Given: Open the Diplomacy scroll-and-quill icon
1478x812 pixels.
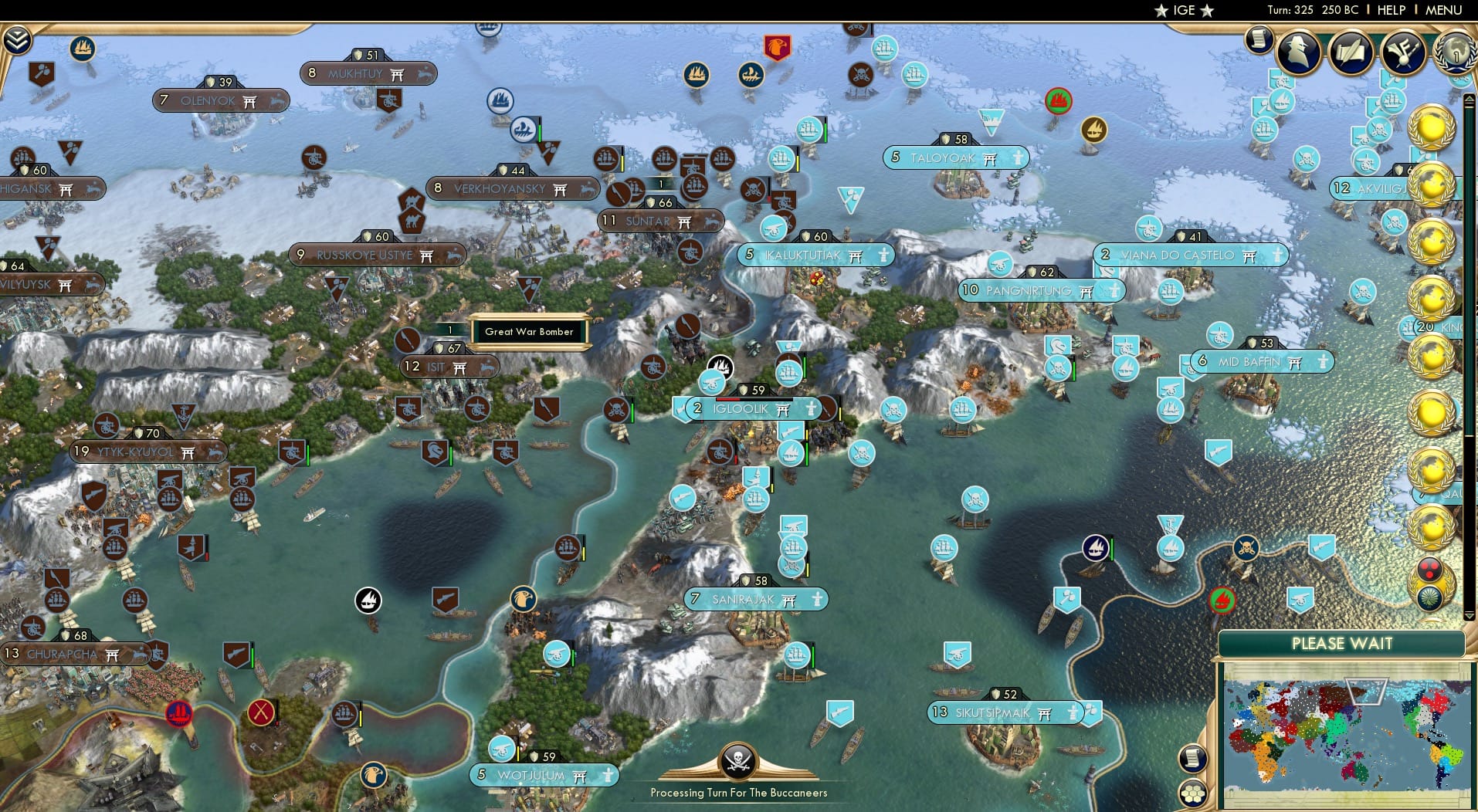Looking at the screenshot, I should point(1350,52).
